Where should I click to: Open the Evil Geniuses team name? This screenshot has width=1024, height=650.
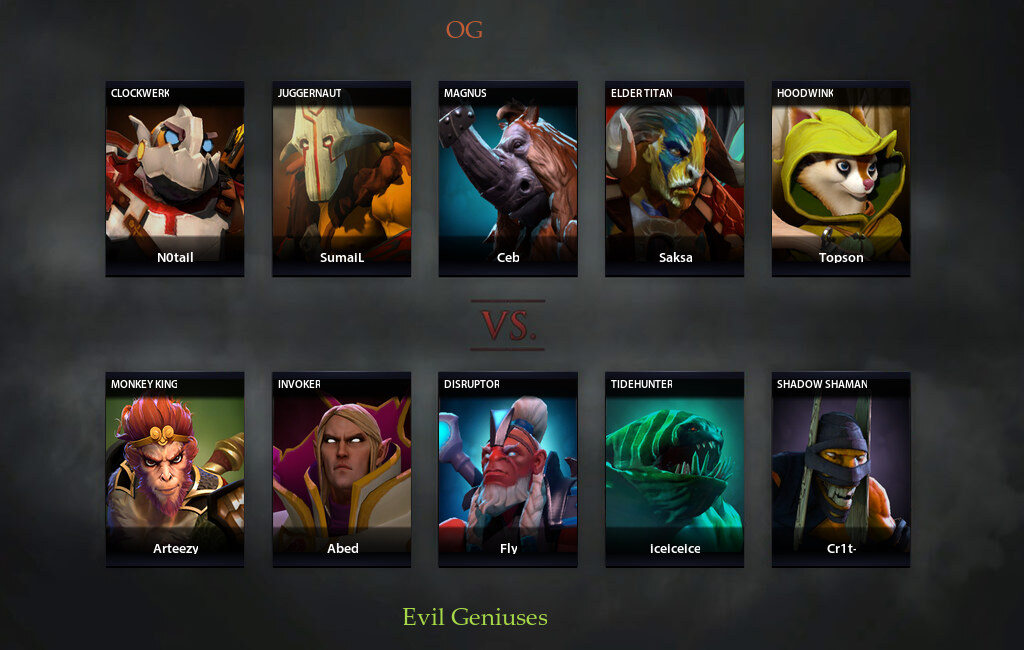click(x=475, y=617)
